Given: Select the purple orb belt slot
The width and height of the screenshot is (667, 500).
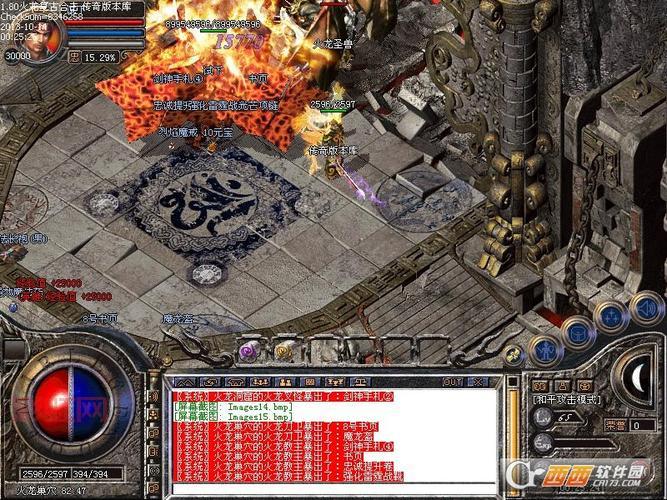Looking at the screenshot, I should click(x=245, y=349).
